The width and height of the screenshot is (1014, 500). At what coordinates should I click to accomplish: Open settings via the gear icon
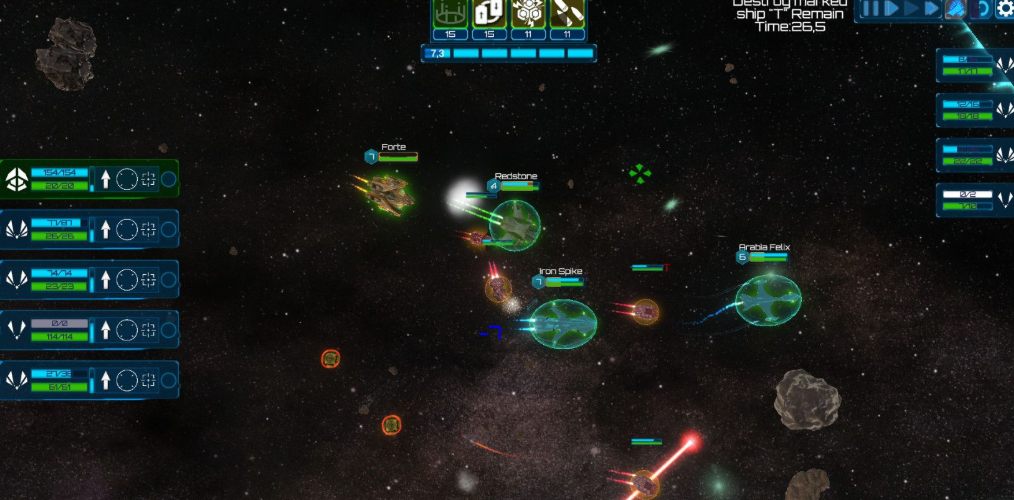pos(1004,9)
